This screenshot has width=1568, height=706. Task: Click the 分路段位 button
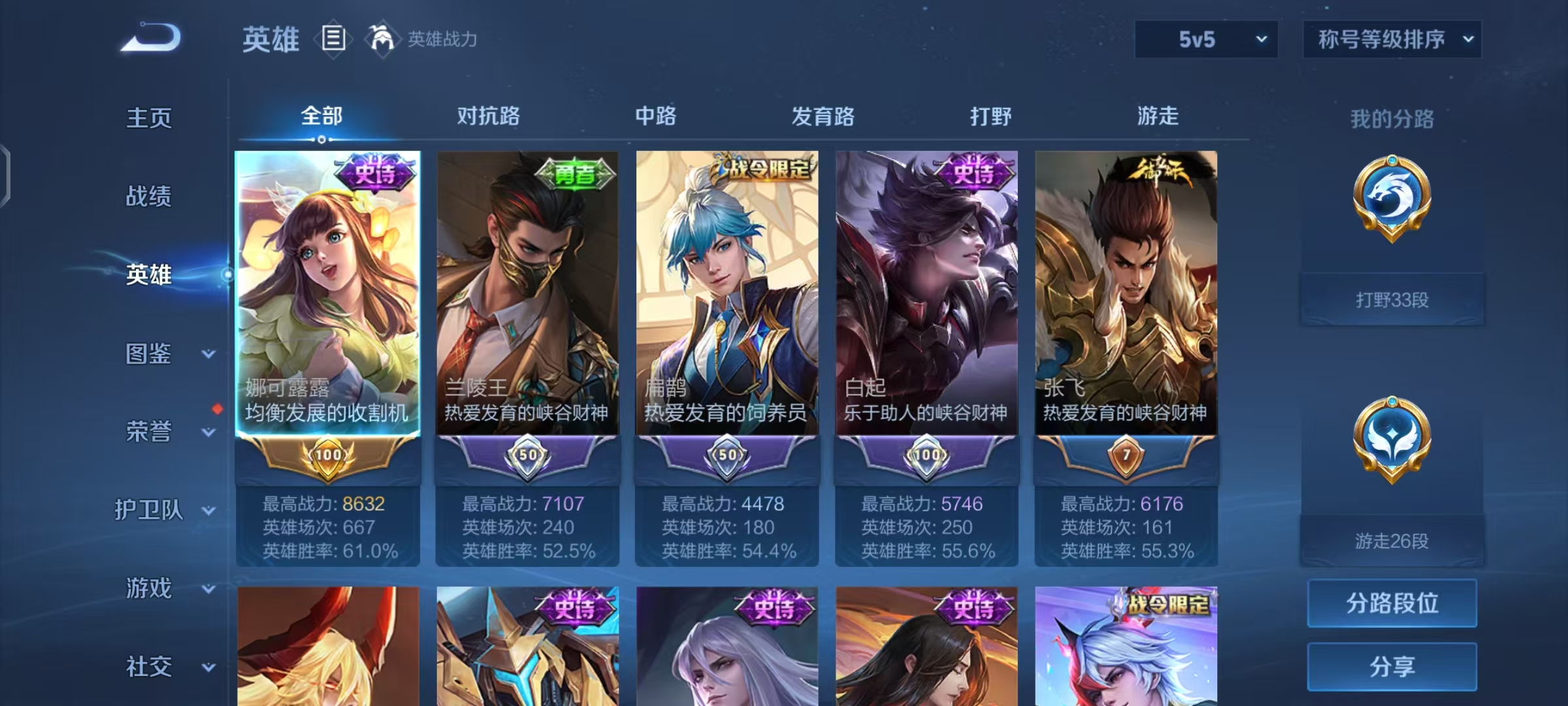point(1392,604)
